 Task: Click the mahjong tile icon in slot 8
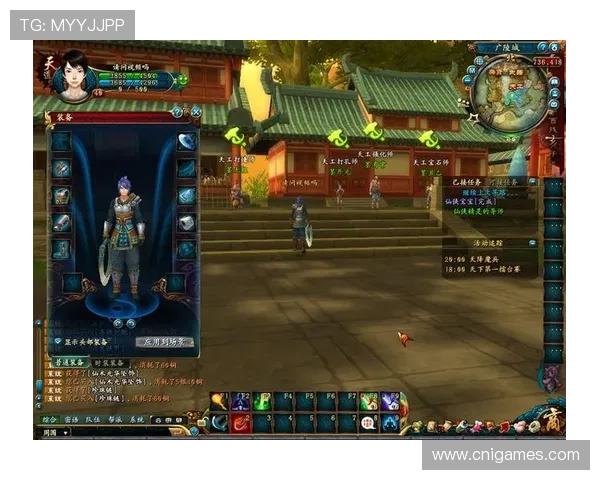pos(369,423)
